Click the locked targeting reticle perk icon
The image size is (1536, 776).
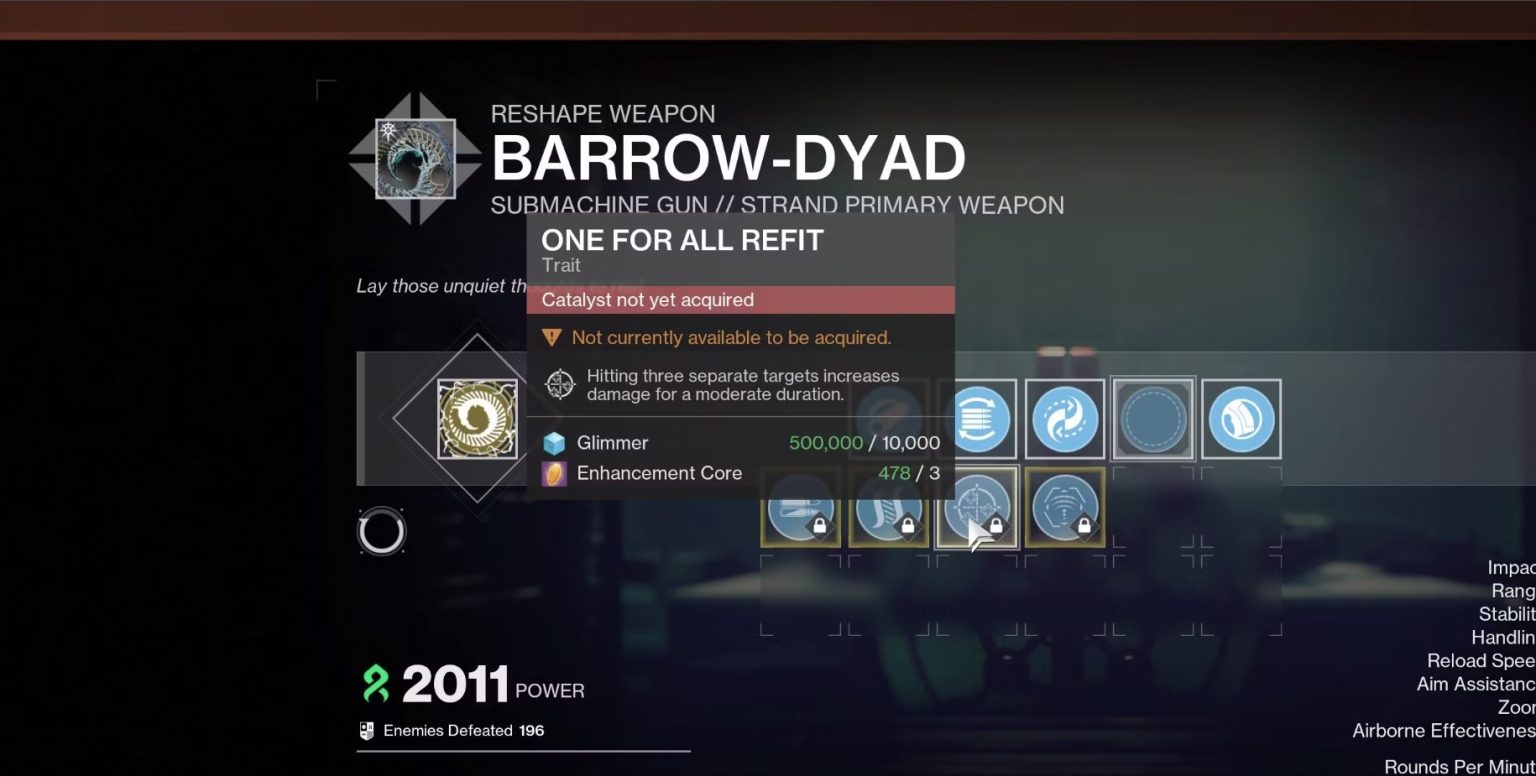coord(977,507)
